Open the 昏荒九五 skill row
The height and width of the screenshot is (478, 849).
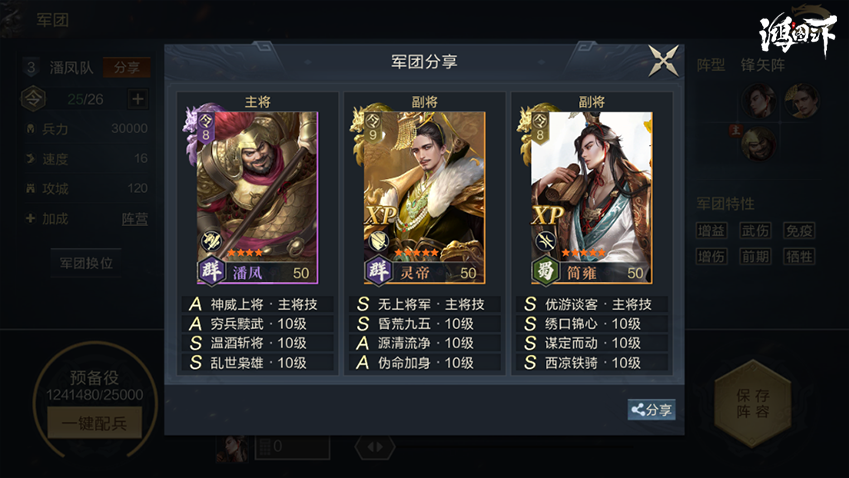click(x=424, y=324)
